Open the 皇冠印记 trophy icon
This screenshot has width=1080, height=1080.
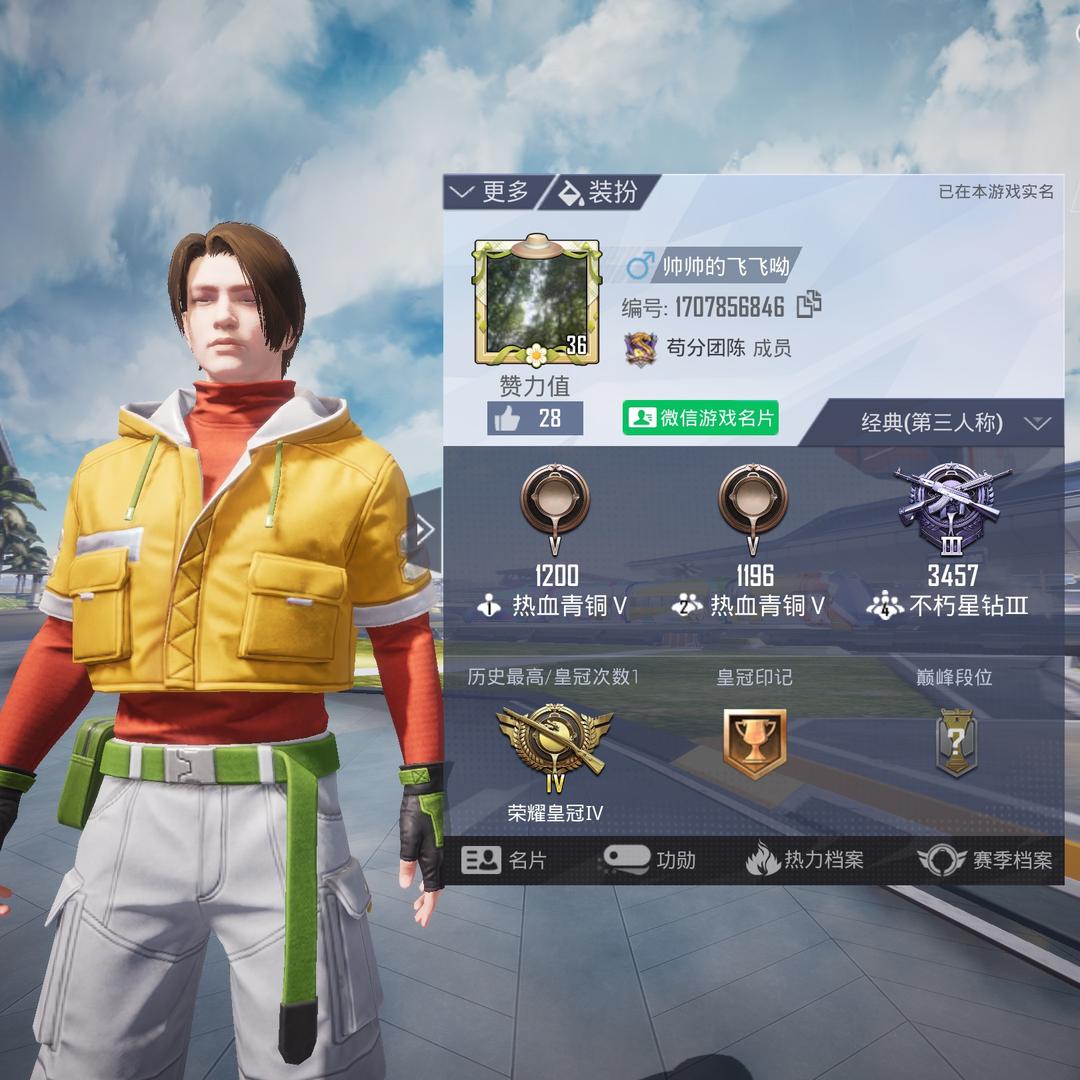[754, 744]
